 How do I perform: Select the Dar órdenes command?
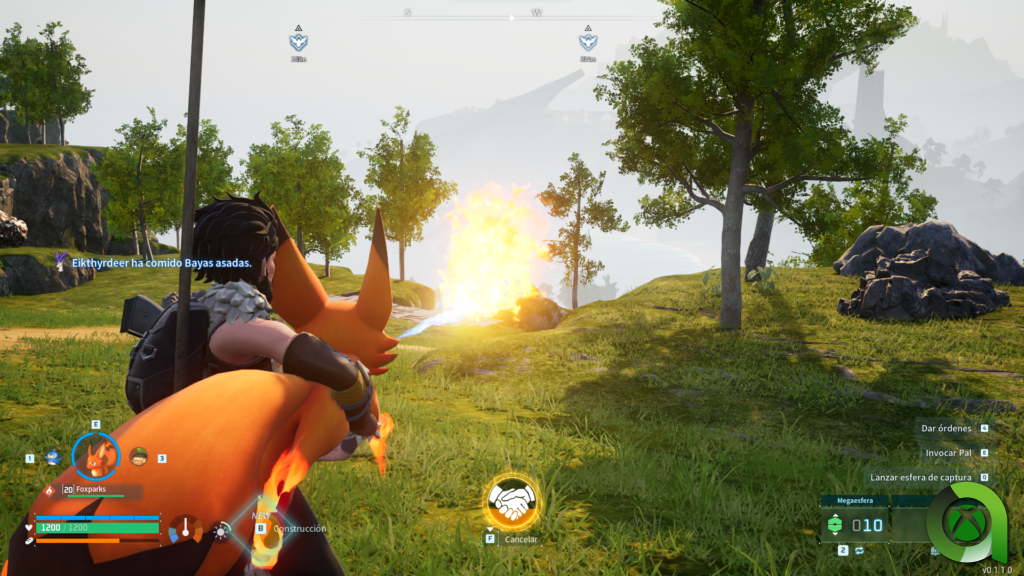(949, 428)
